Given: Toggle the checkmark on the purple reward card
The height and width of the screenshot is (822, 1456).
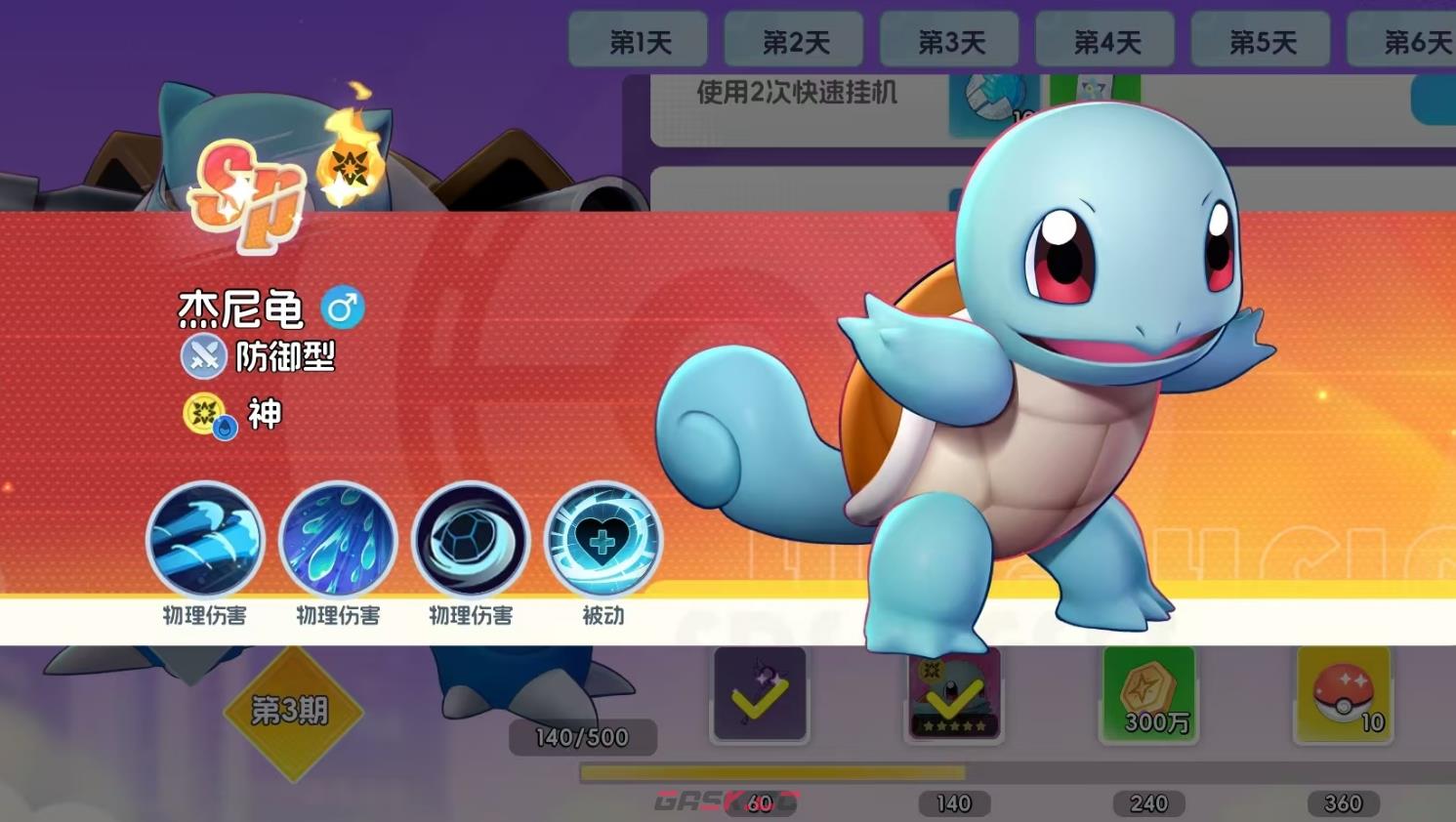Looking at the screenshot, I should coord(760,695).
